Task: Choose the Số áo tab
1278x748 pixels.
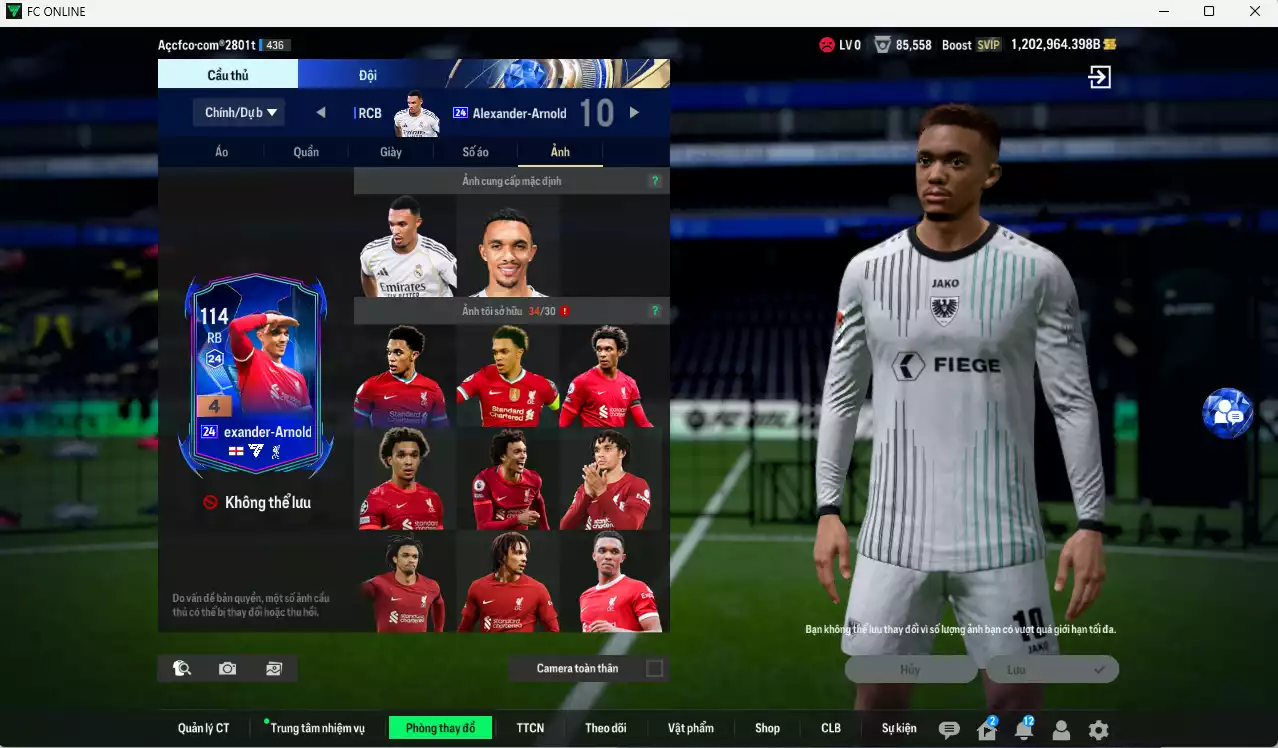Action: click(x=475, y=152)
